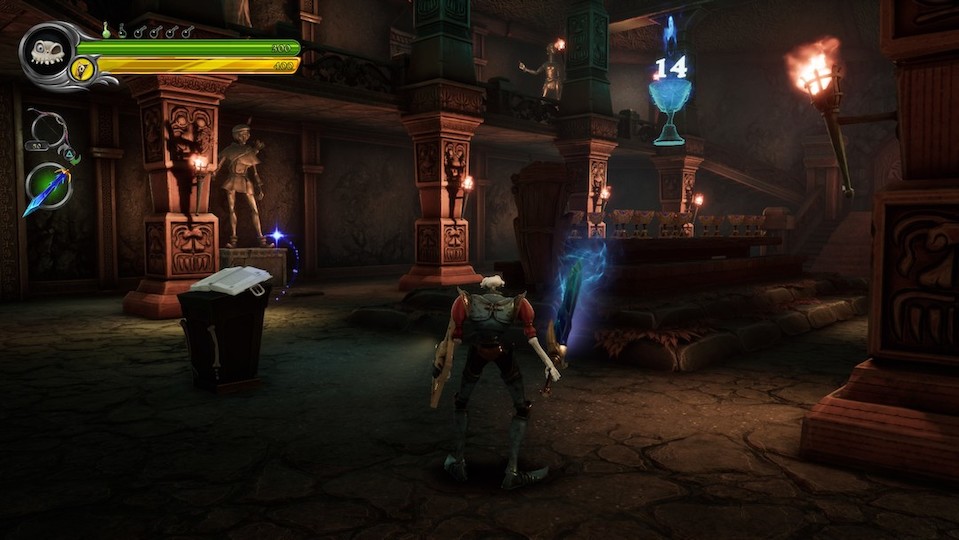
Task: Select the gold shield icon
Action: click(82, 68)
